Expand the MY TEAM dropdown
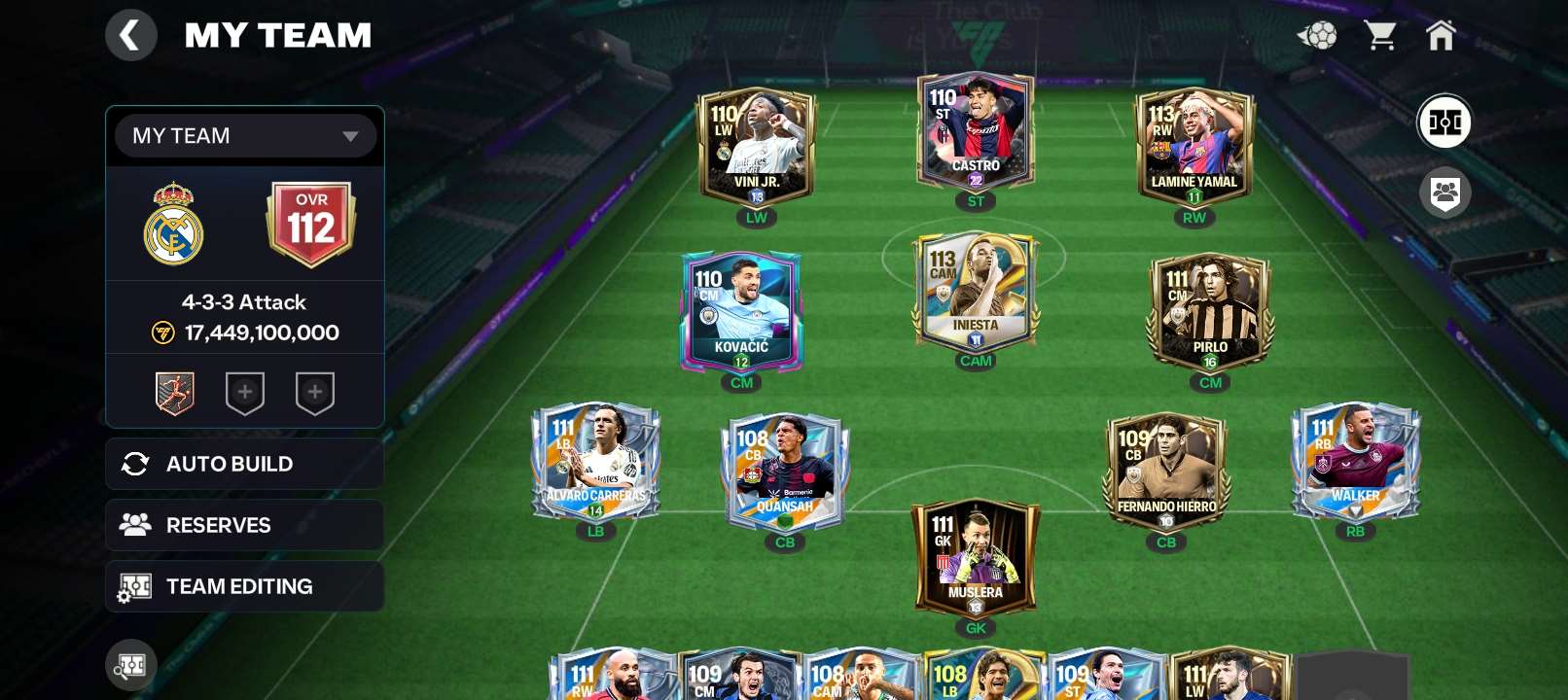This screenshot has height=700, width=1568. 244,136
